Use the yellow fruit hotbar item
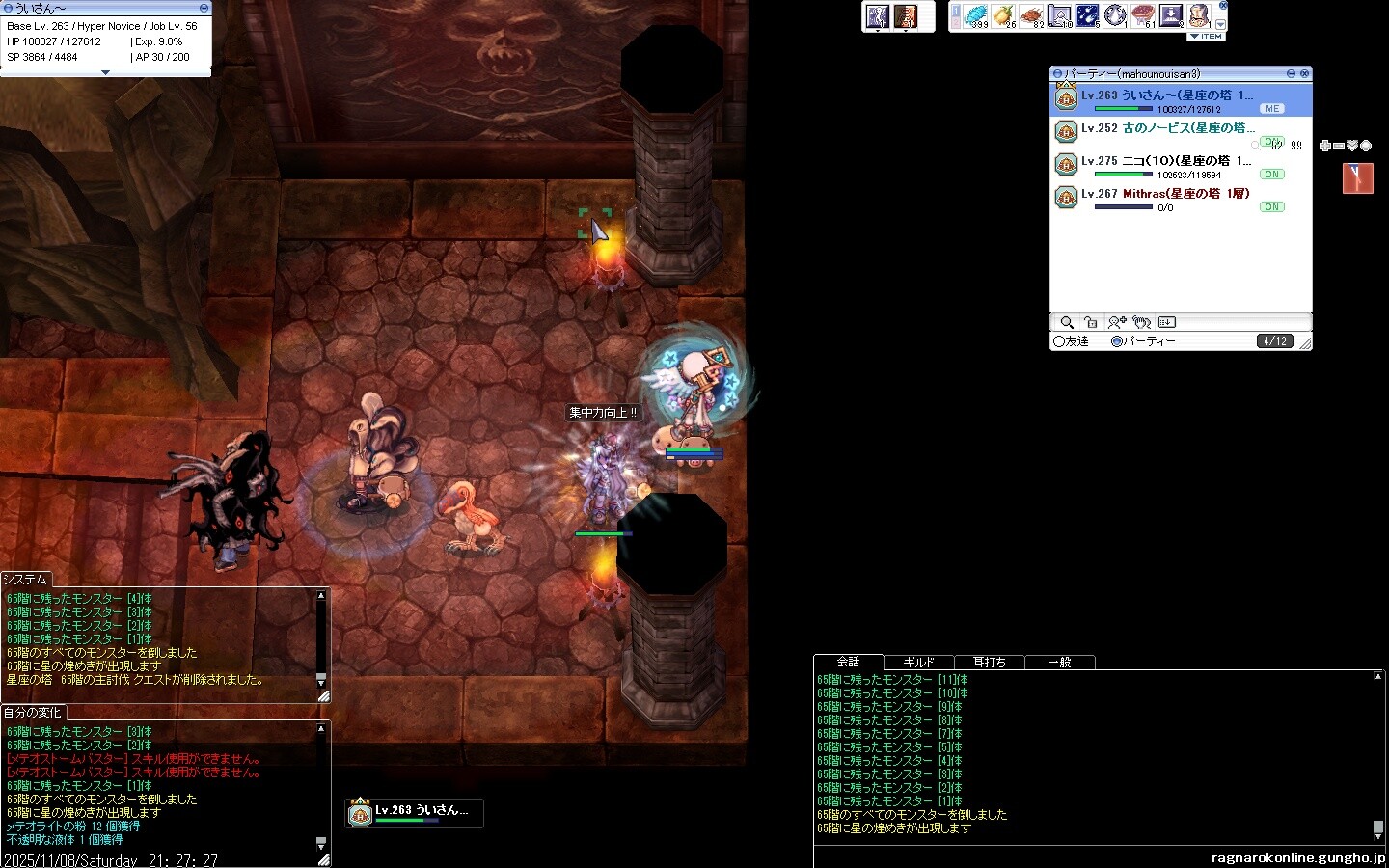 tap(1003, 16)
